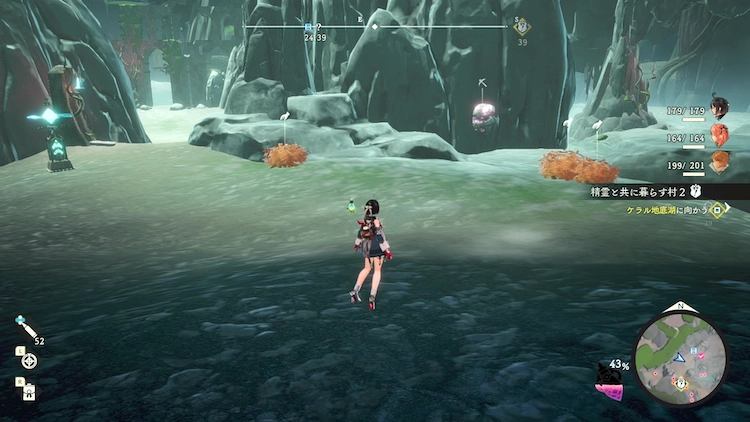
Task: Activate the crosshair targeting icon
Action: [29, 360]
